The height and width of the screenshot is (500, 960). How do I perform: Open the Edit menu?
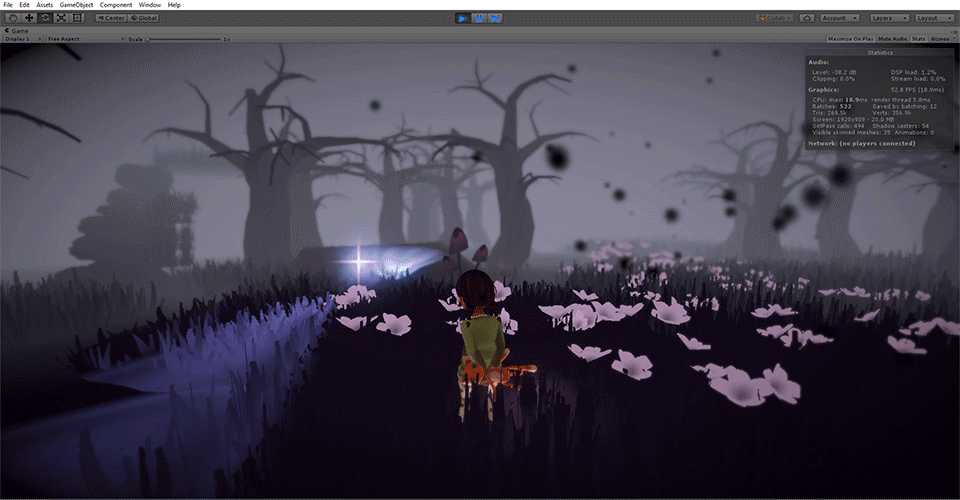(23, 5)
